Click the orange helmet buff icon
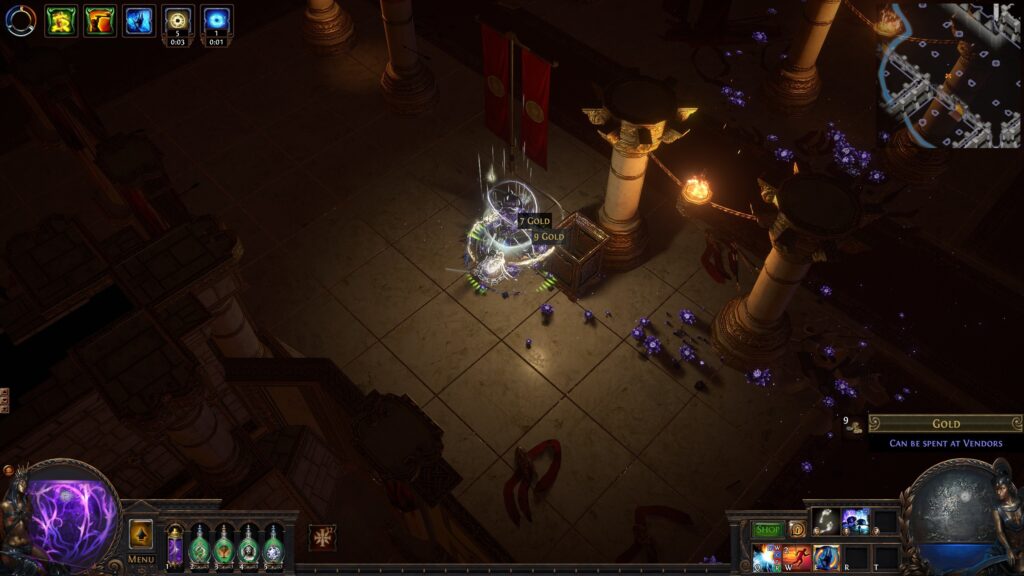1024x576 pixels. coord(100,20)
